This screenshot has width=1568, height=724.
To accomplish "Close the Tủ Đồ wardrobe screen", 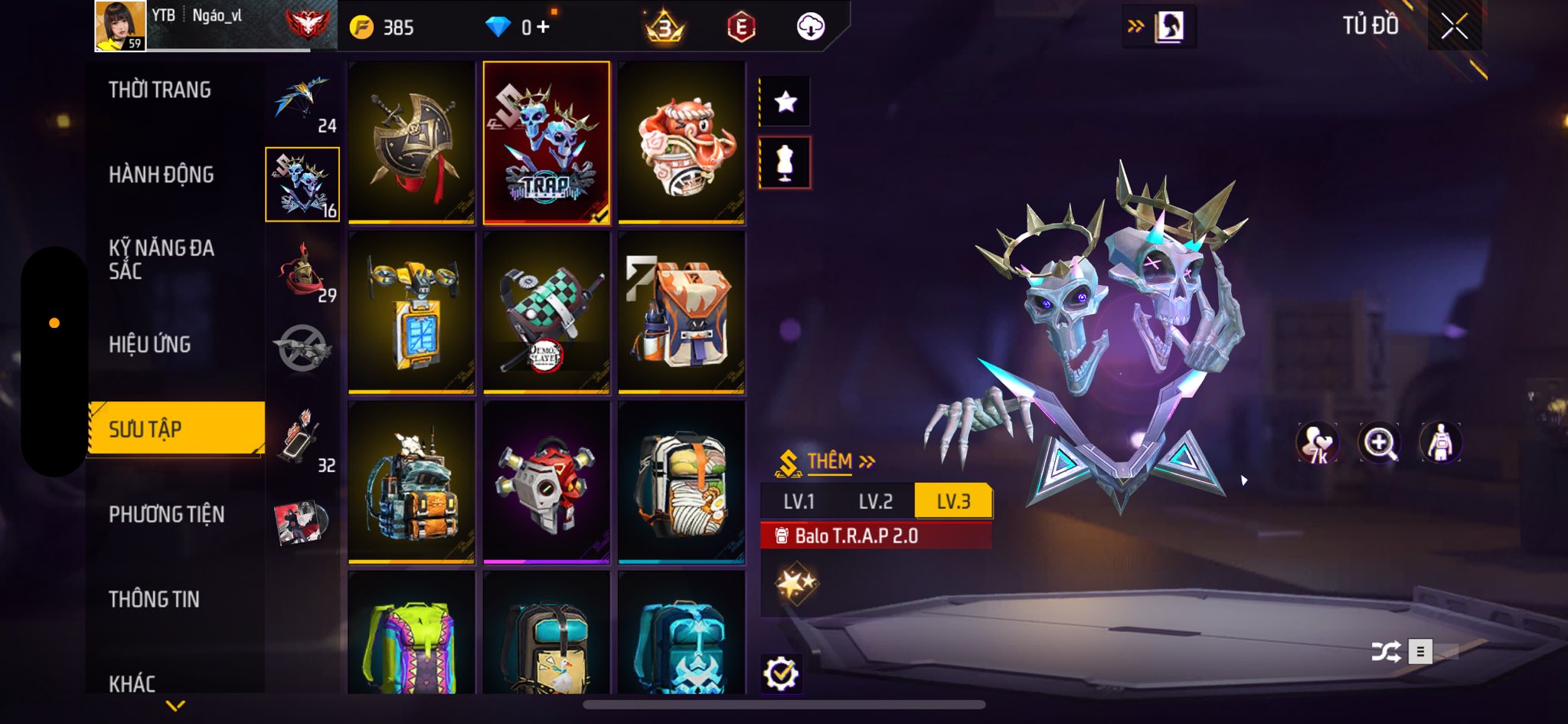I will pos(1454,27).
